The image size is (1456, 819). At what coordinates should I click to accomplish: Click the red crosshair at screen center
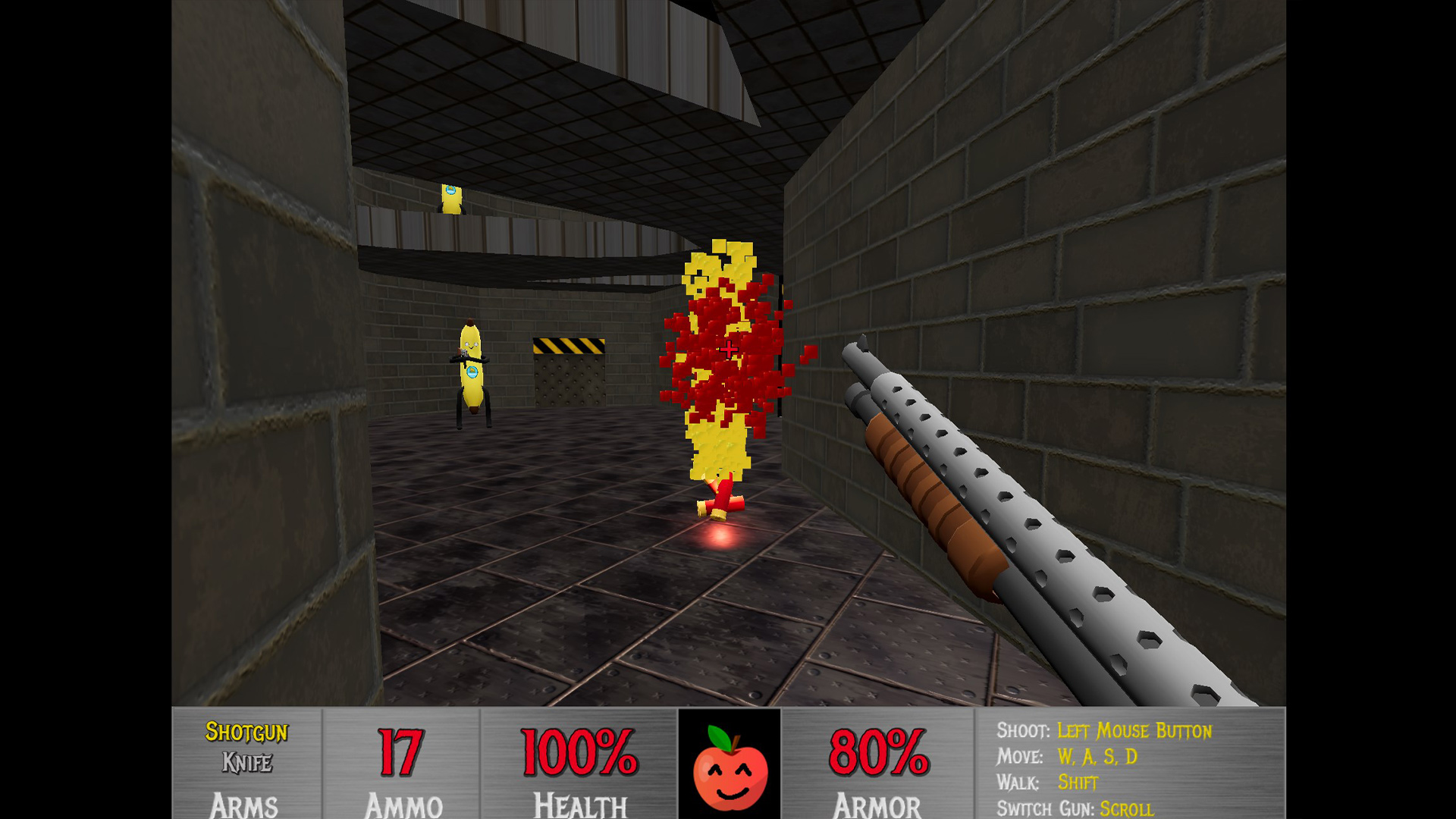click(x=727, y=350)
